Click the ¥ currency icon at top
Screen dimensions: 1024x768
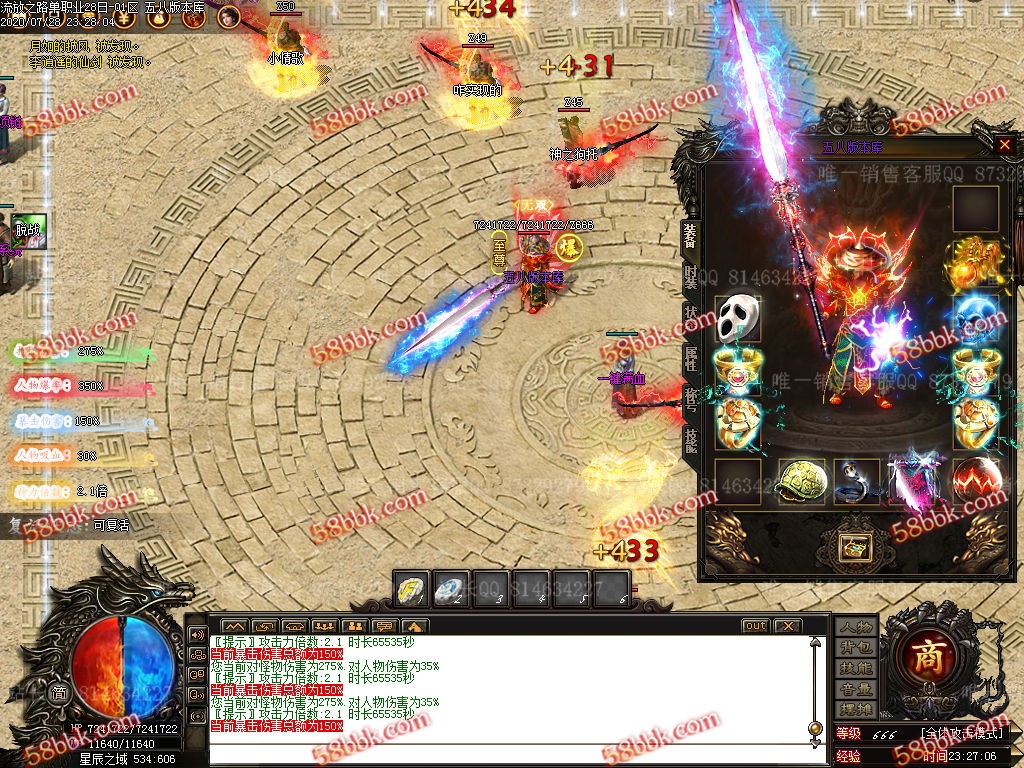[x=123, y=17]
